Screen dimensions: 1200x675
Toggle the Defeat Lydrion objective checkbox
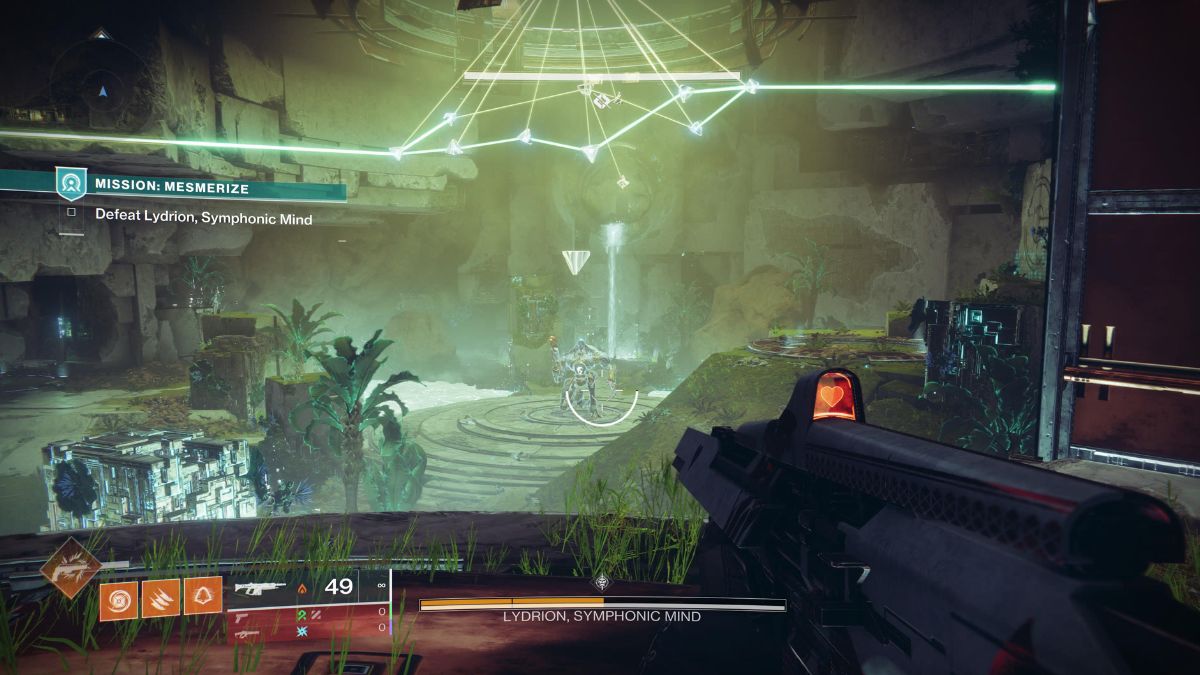coord(71,213)
